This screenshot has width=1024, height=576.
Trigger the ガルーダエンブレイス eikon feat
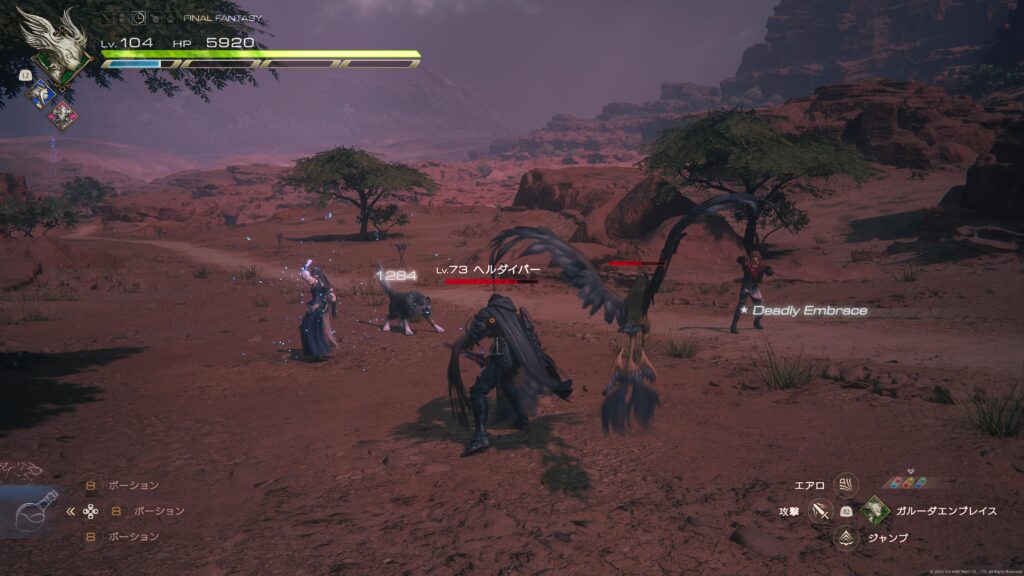[875, 511]
